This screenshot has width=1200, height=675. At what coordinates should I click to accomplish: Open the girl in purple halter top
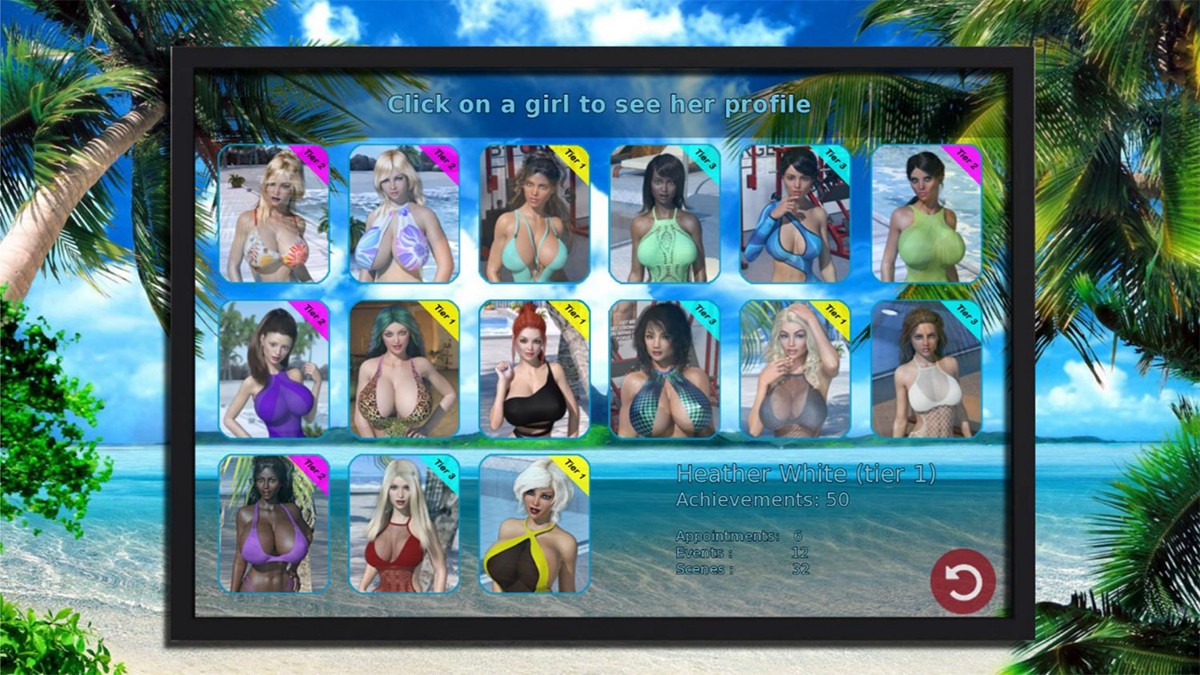coord(274,369)
